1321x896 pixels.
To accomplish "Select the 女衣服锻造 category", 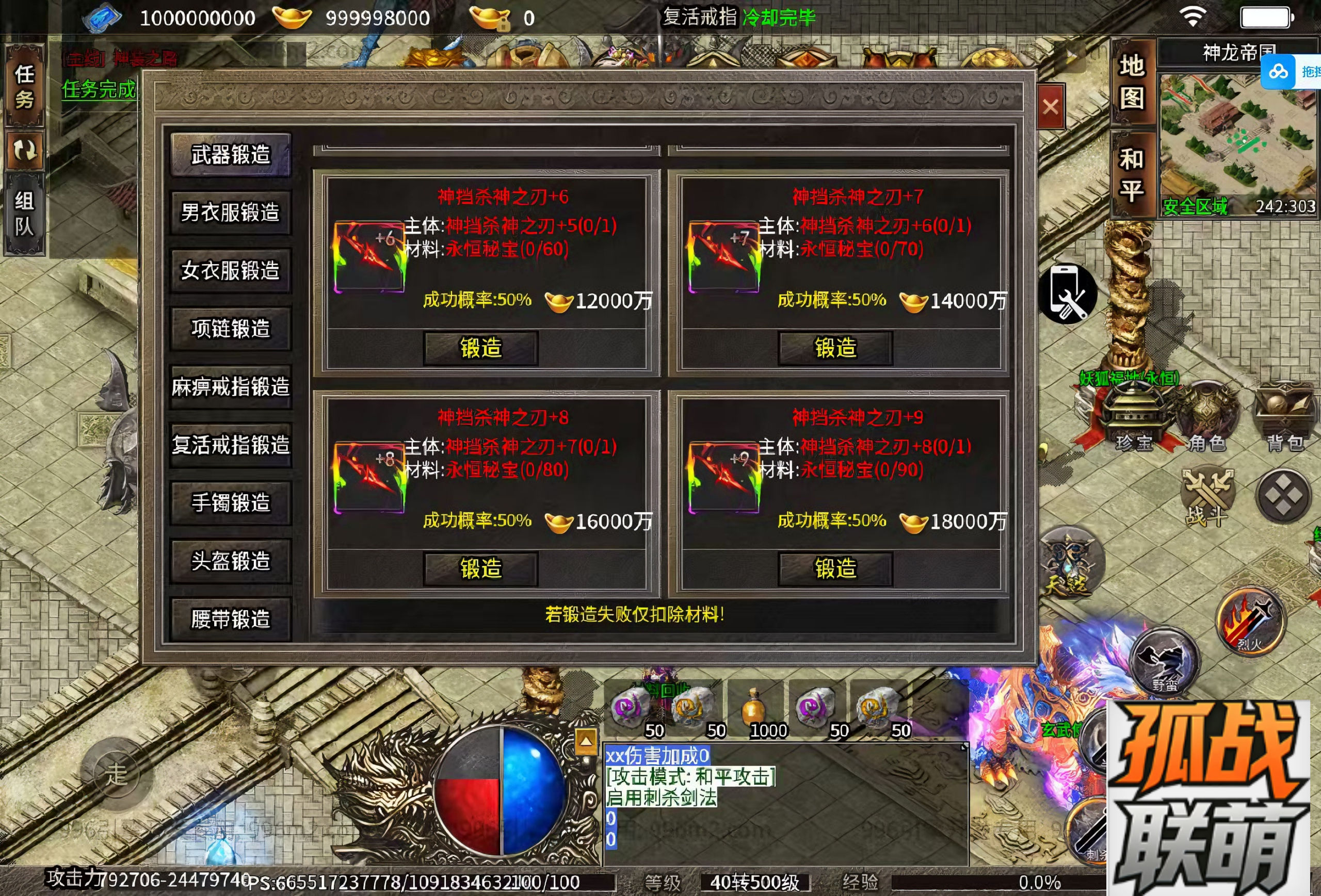I will point(230,270).
